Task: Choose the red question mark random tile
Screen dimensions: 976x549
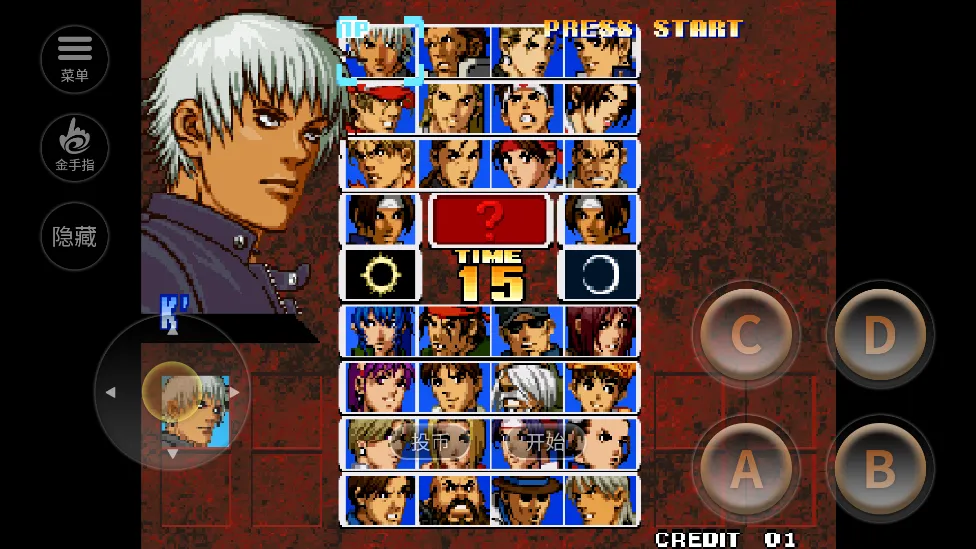Action: click(x=490, y=219)
